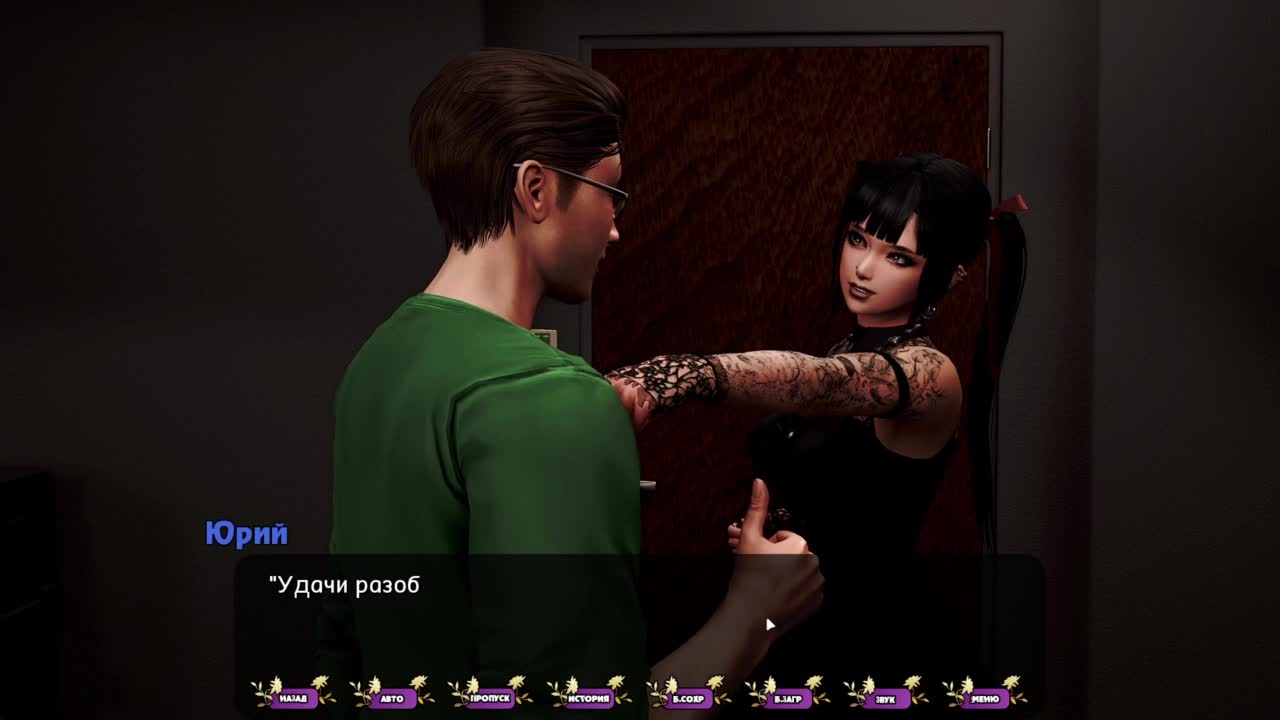Toggle sound via ЗВУК button

click(x=885, y=698)
